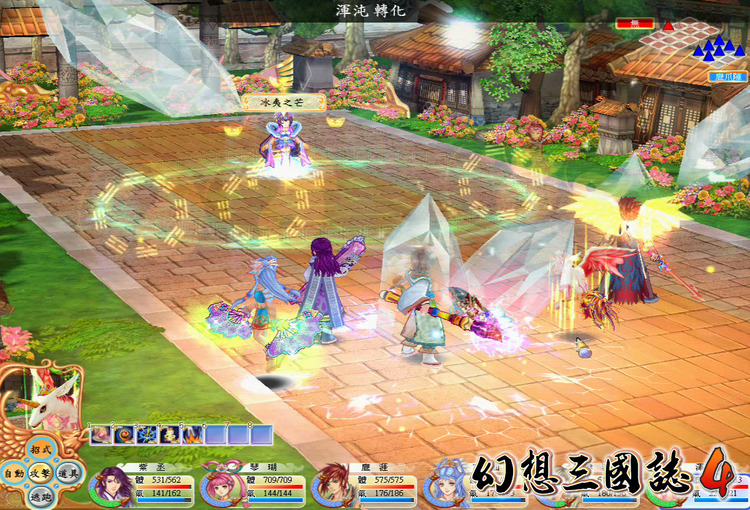This screenshot has height=510, width=750.
Task: Choose the 攻擊 attack command
Action: pyautogui.click(x=39, y=472)
